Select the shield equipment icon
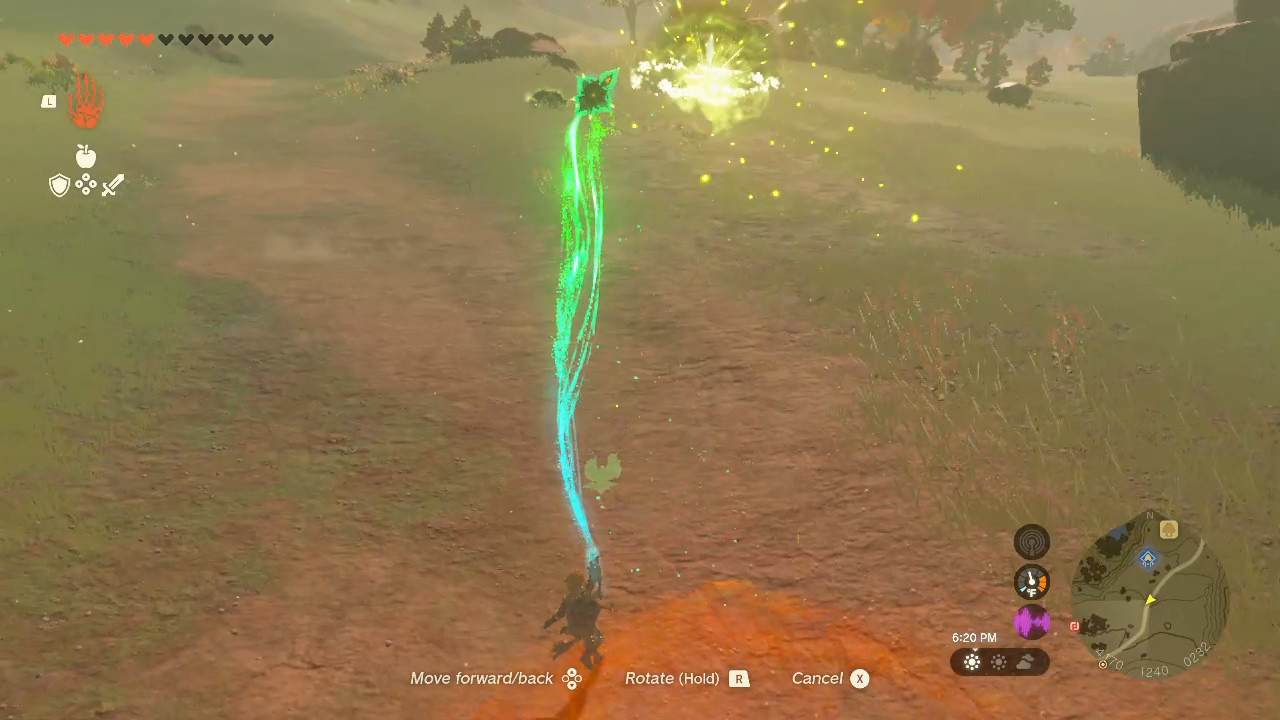Image resolution: width=1280 pixels, height=720 pixels. pyautogui.click(x=59, y=185)
